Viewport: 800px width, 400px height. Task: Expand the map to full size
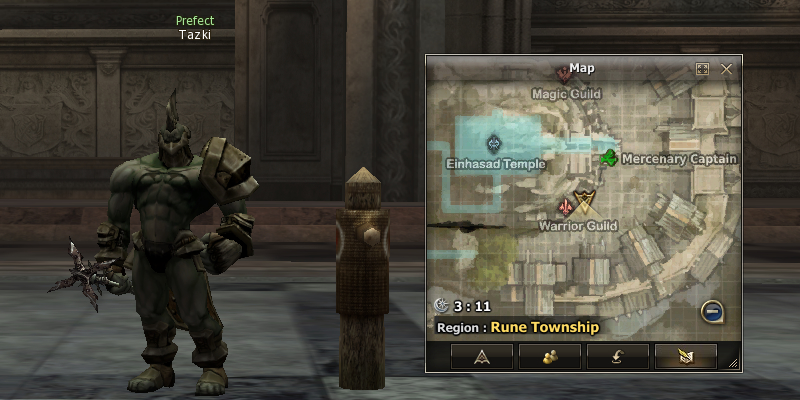click(x=702, y=69)
